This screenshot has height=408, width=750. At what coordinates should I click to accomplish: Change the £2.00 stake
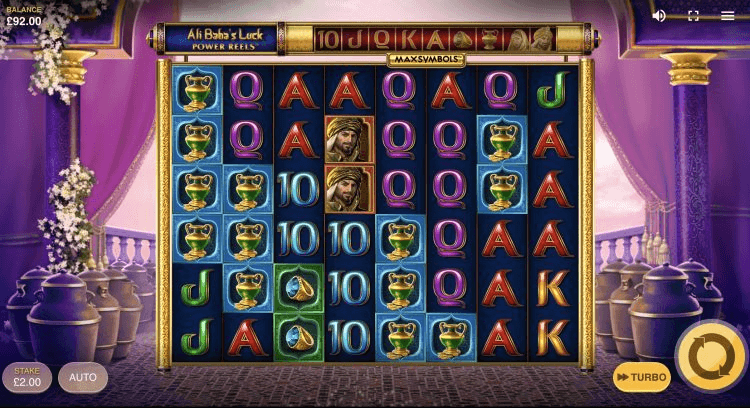(x=27, y=377)
